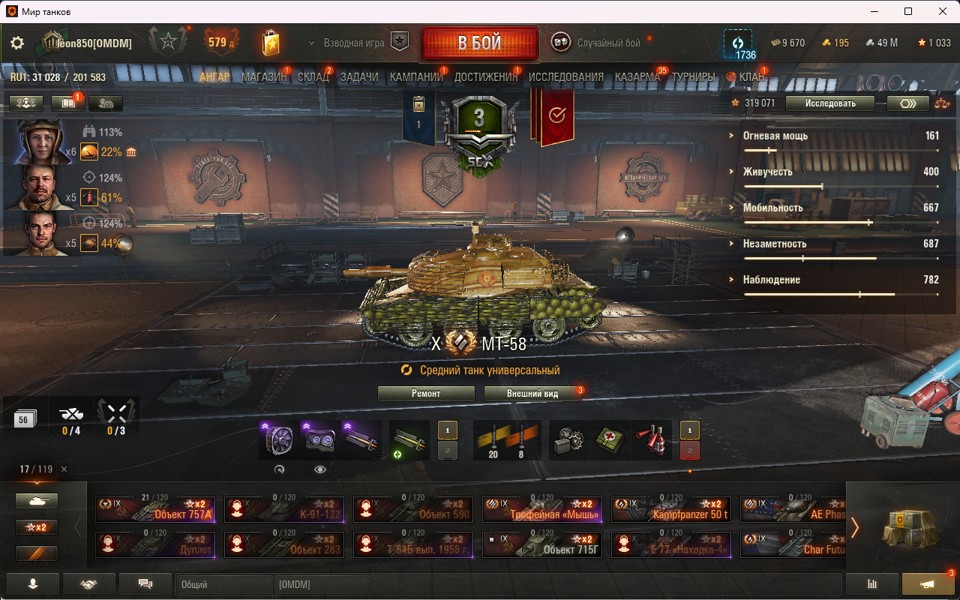Open the КАМПАНИИ tab
This screenshot has width=960, height=600.
(416, 77)
